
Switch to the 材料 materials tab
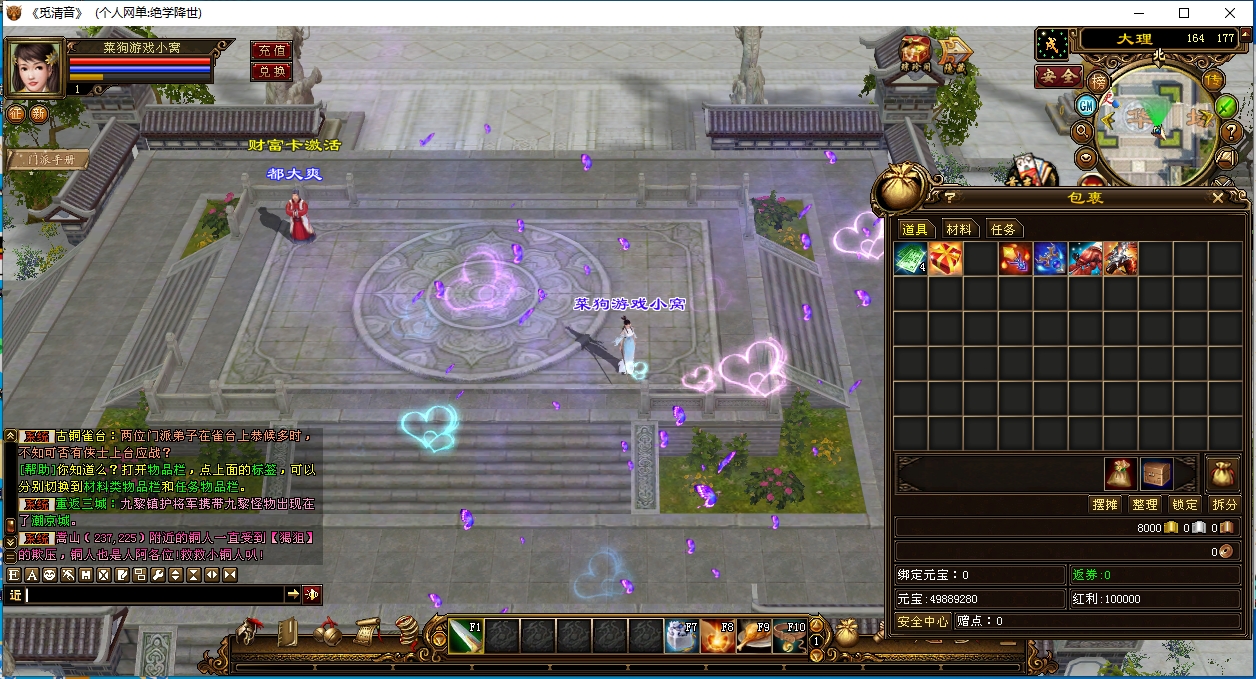tap(958, 229)
